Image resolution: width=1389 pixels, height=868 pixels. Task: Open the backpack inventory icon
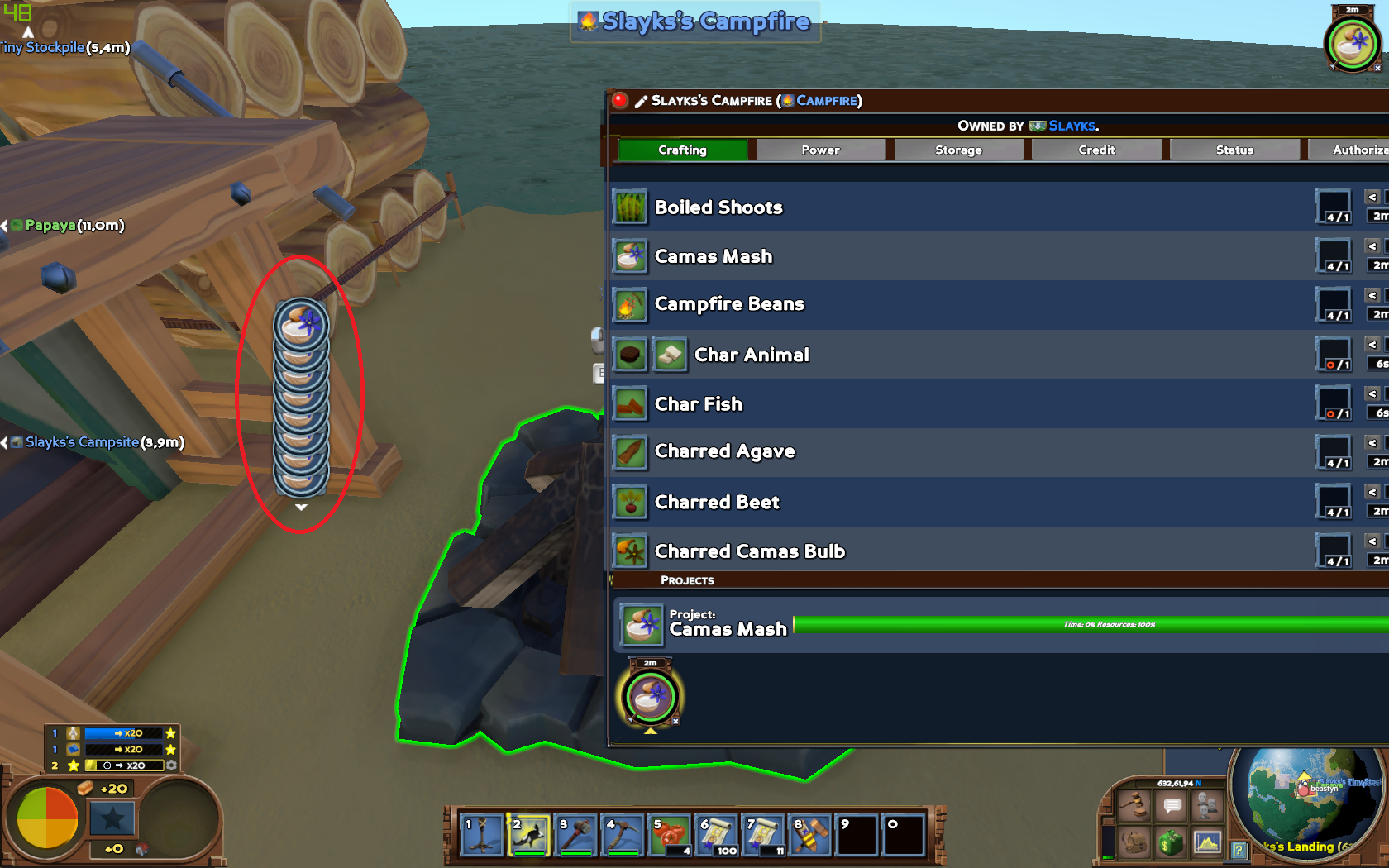(1134, 843)
